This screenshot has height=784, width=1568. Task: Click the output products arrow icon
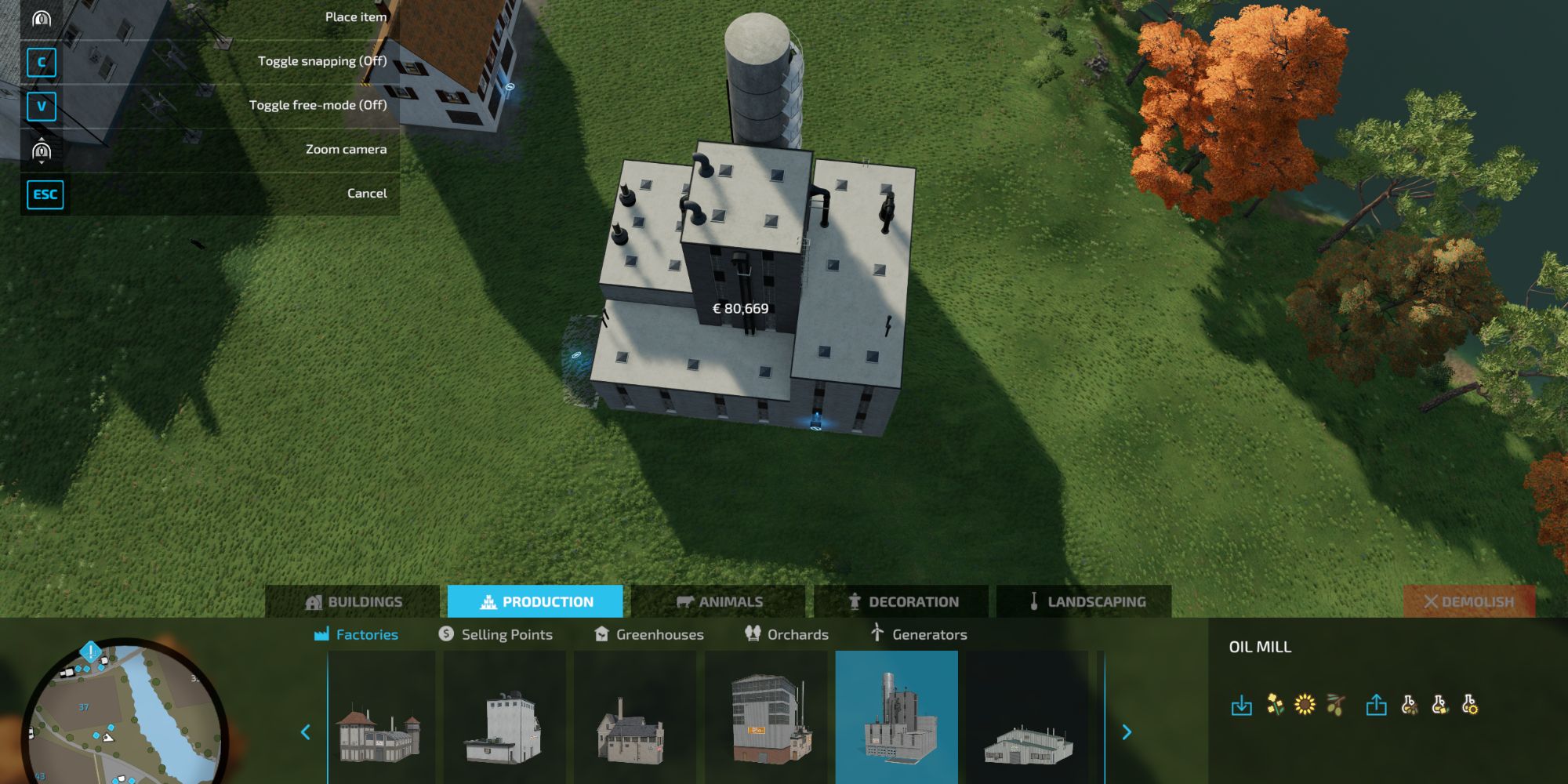[1377, 704]
